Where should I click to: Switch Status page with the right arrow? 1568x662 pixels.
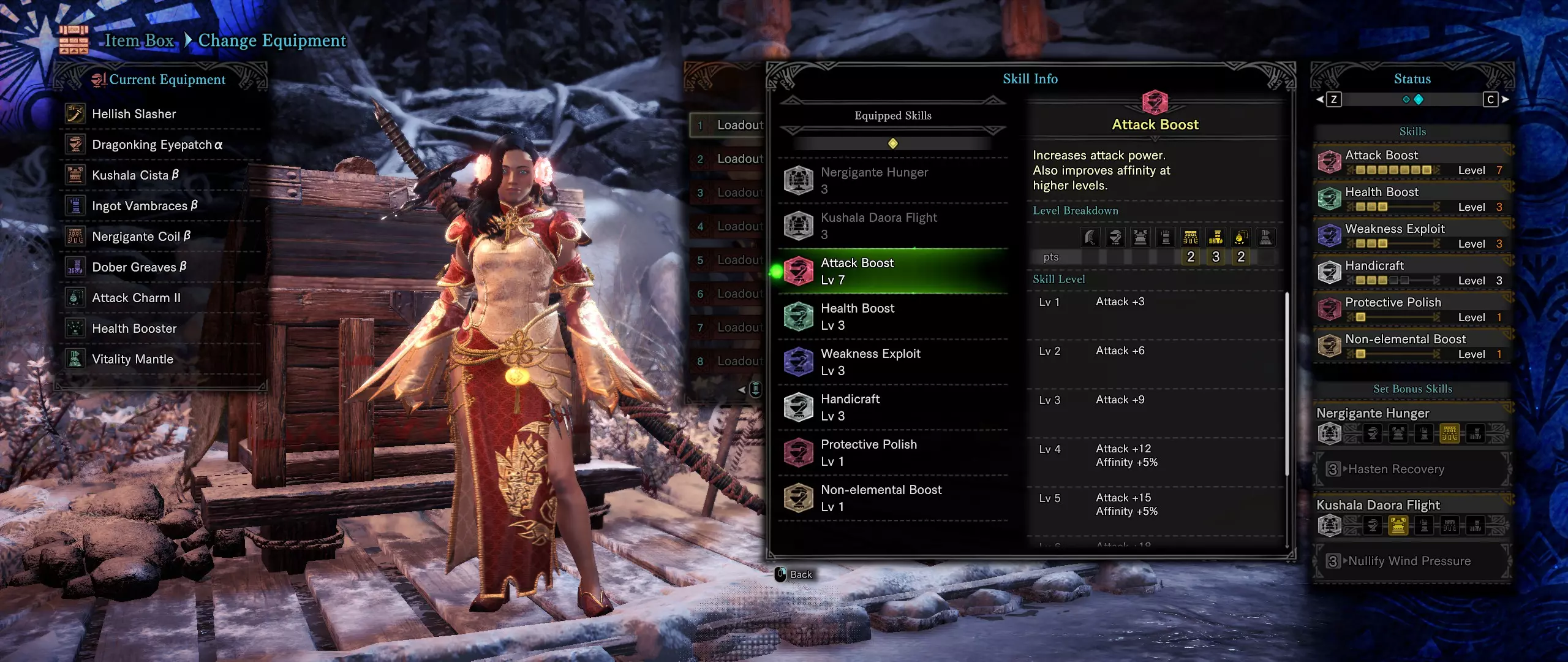click(x=1506, y=99)
